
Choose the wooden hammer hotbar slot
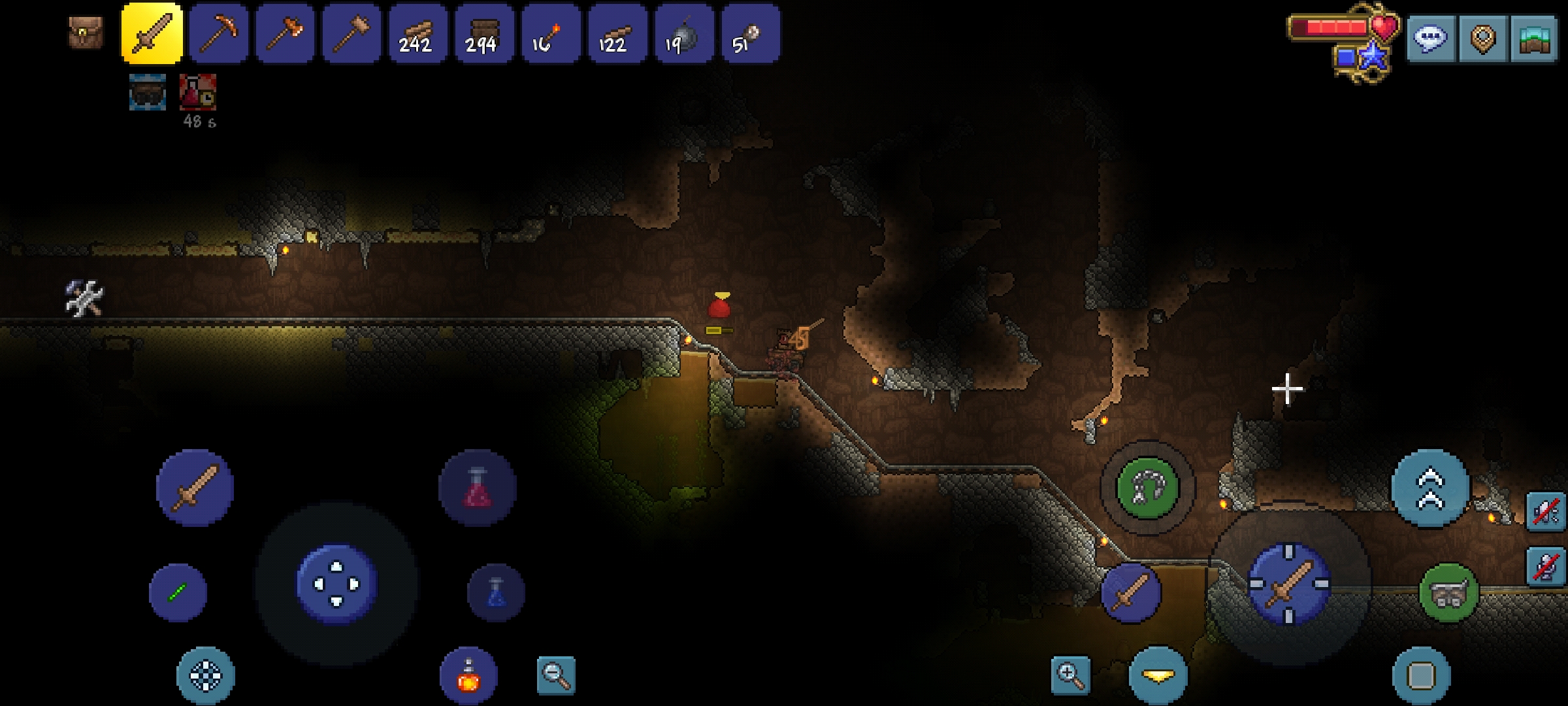[x=352, y=33]
